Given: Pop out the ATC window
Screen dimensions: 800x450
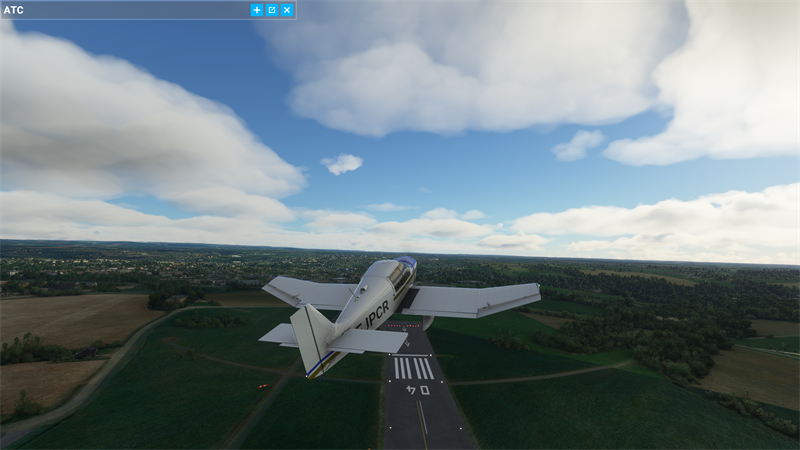Looking at the screenshot, I should (x=272, y=10).
